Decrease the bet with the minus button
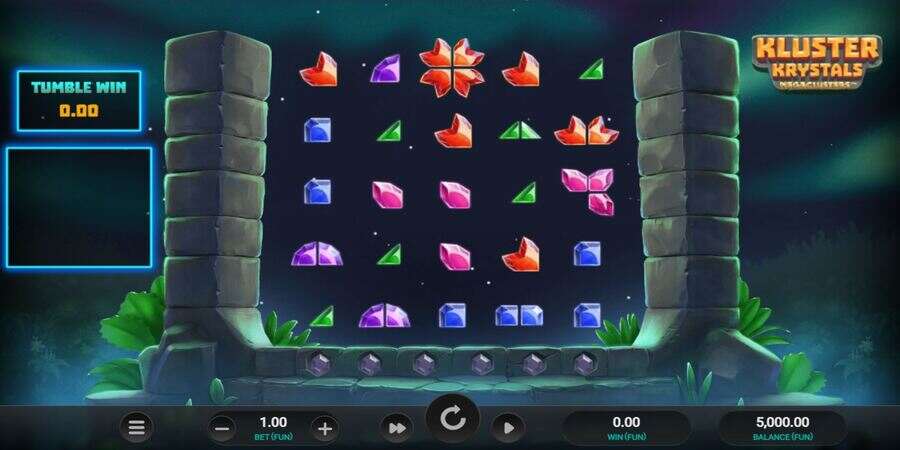Screen dimensions: 900x450 coord(223,429)
